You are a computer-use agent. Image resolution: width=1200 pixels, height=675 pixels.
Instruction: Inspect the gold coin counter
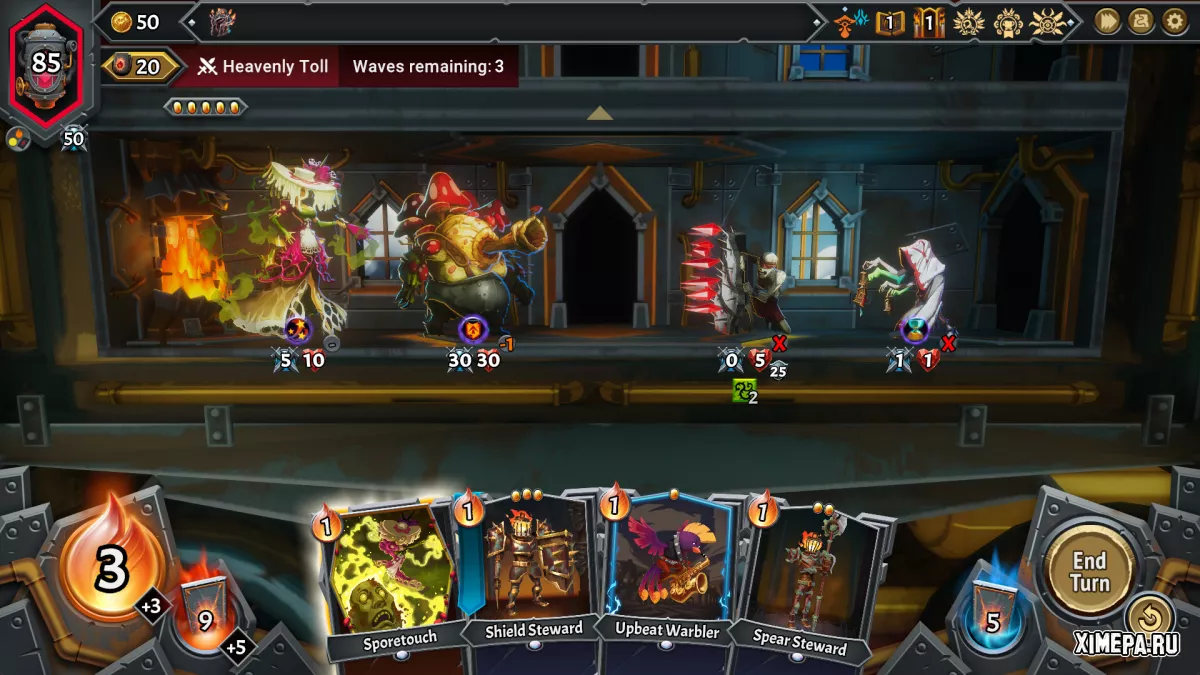pos(136,22)
